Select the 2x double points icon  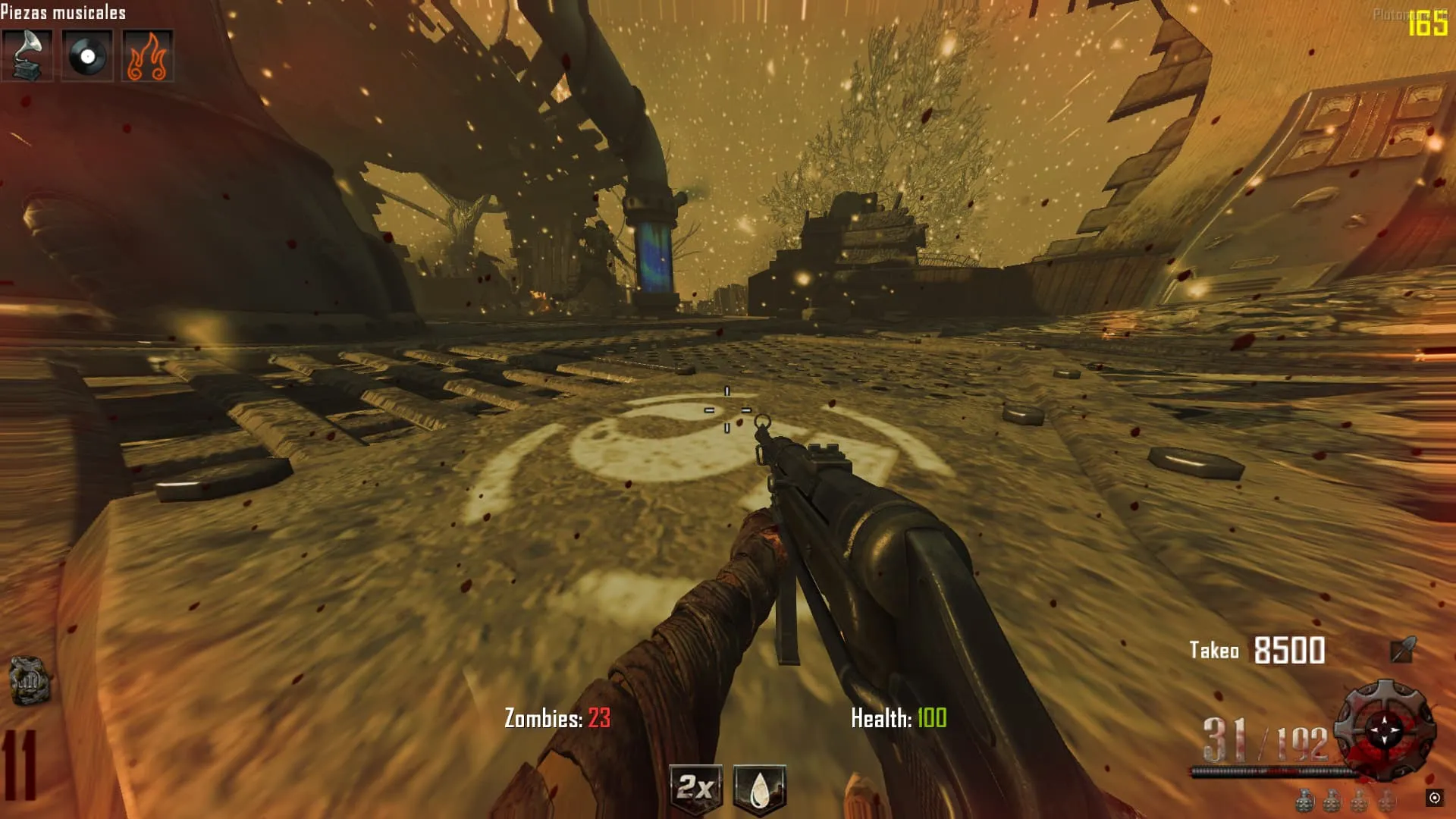(695, 789)
